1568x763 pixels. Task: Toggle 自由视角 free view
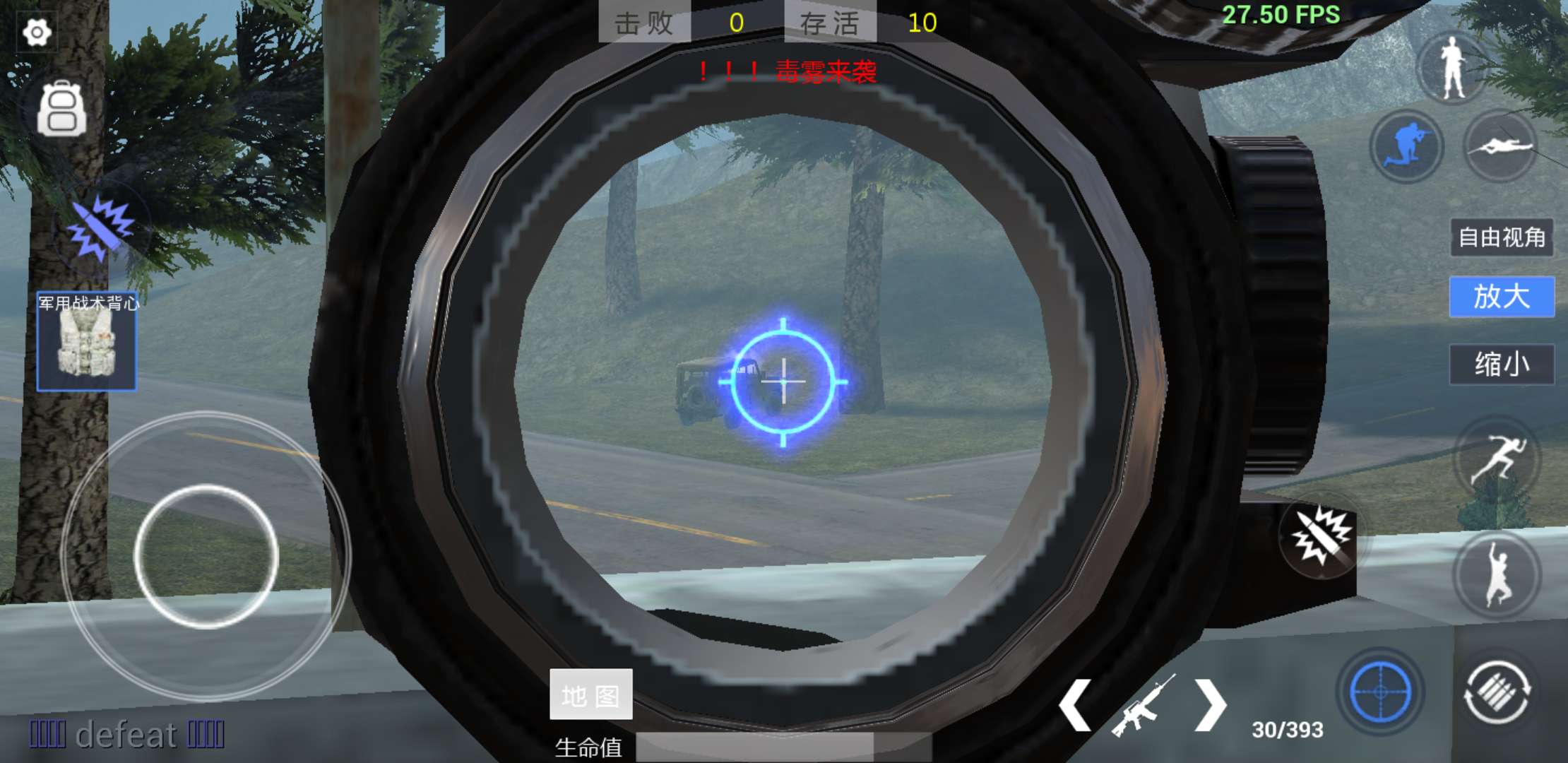pos(1502,237)
